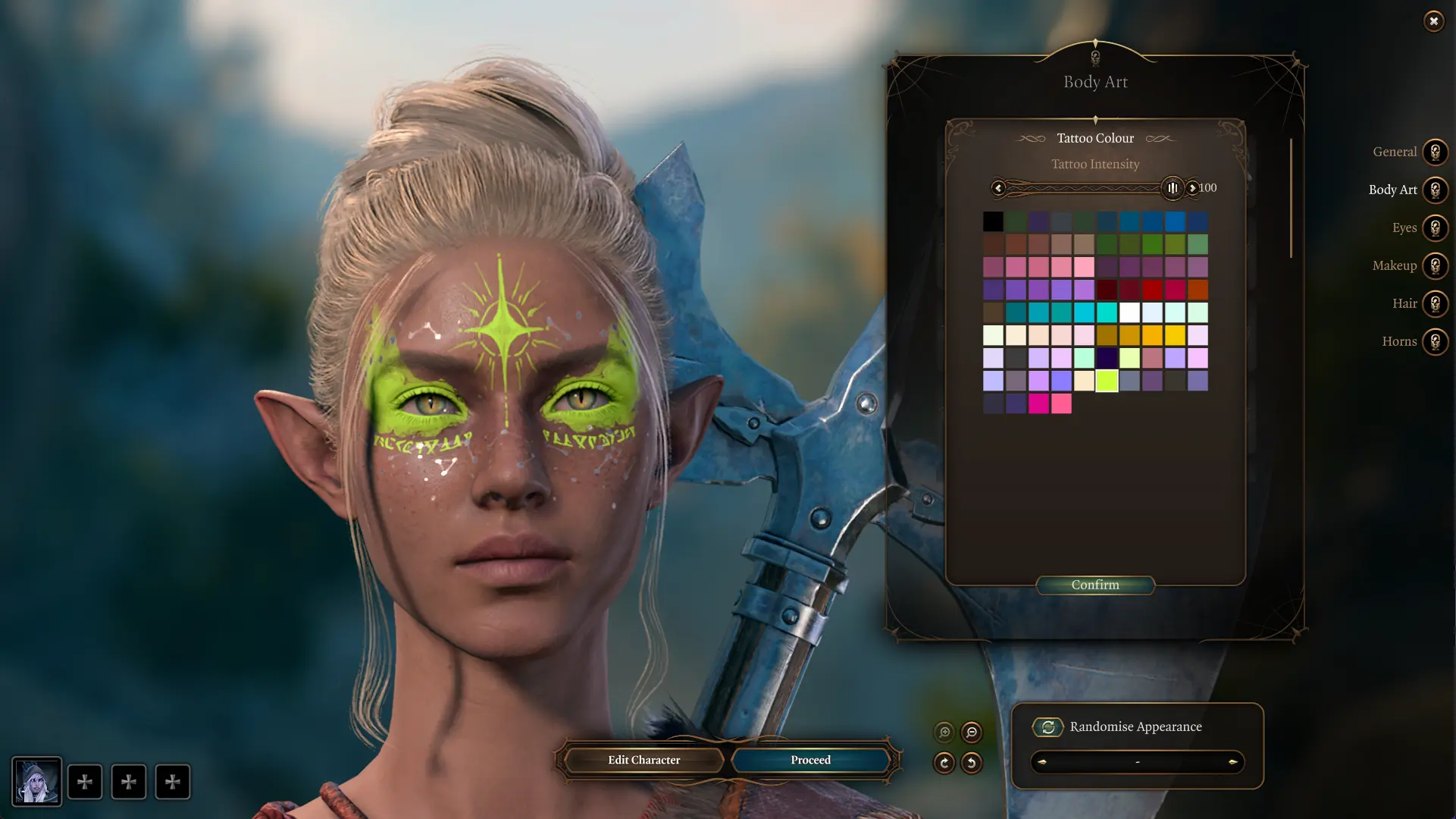Viewport: 1456px width, 819px height.
Task: Switch to the General section
Action: pyautogui.click(x=1395, y=152)
